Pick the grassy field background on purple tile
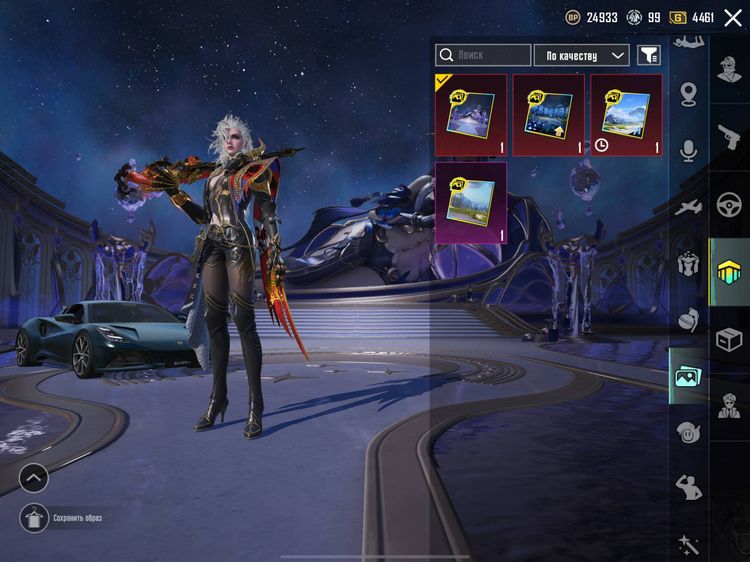750x562 pixels. [470, 203]
